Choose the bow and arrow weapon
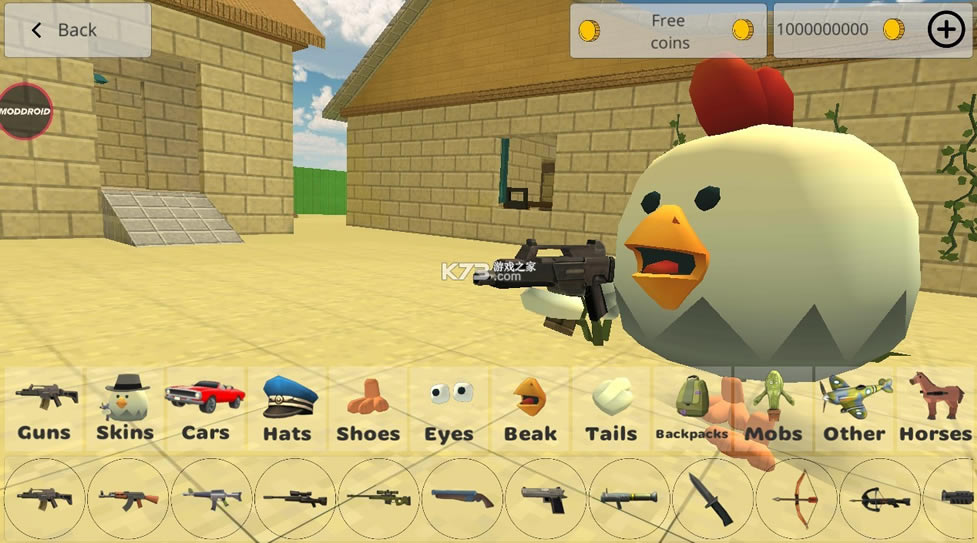Screen dimensions: 977x543 [796, 498]
